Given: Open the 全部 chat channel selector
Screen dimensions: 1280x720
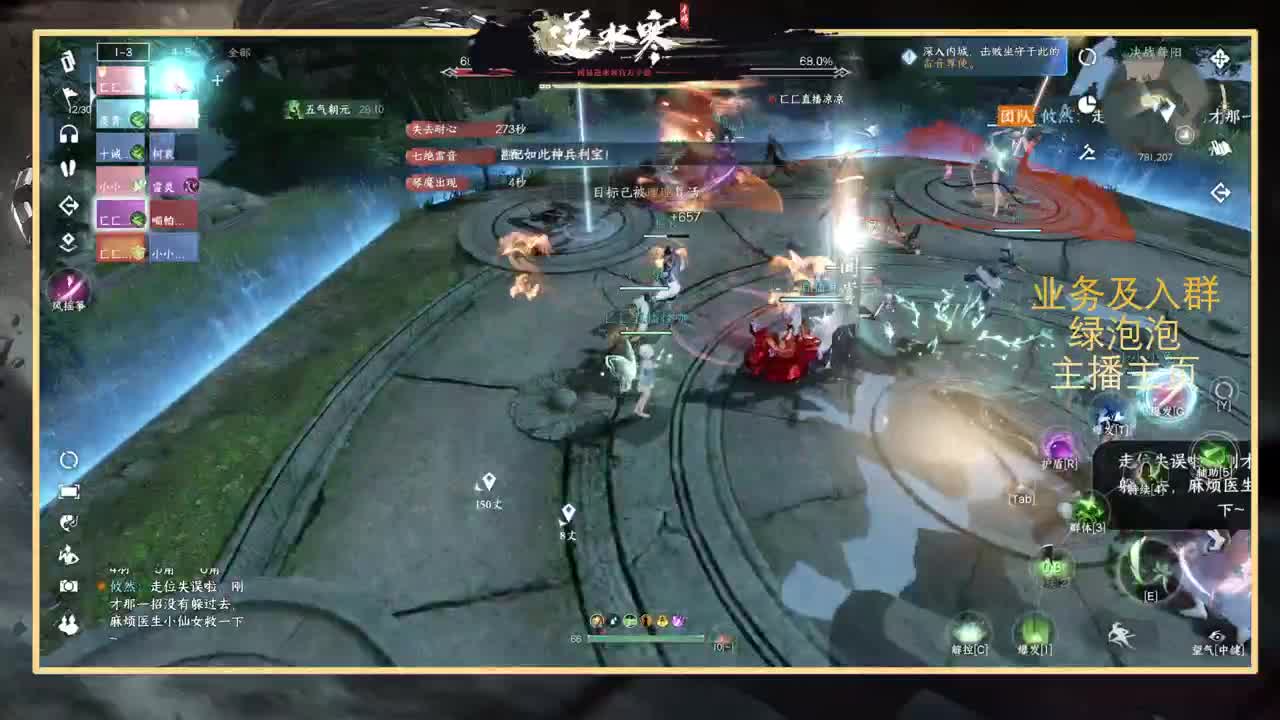Looking at the screenshot, I should 240,50.
